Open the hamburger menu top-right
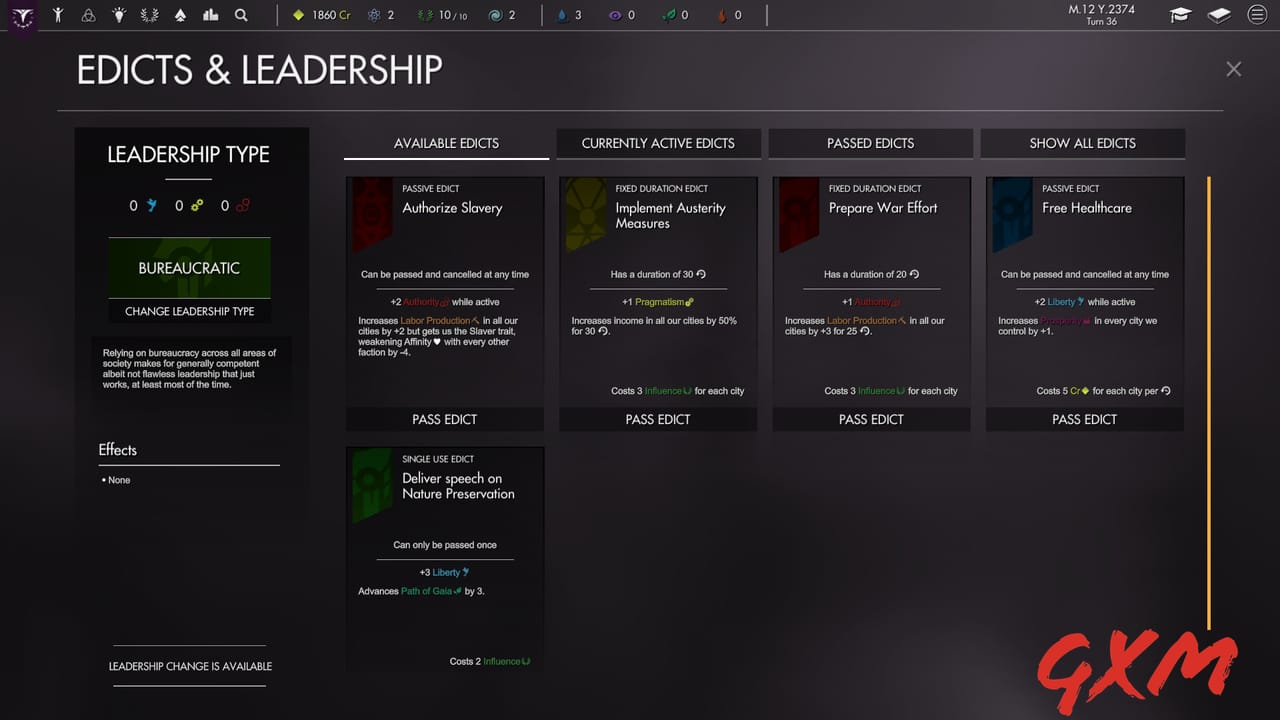The width and height of the screenshot is (1280, 720). 1257,14
